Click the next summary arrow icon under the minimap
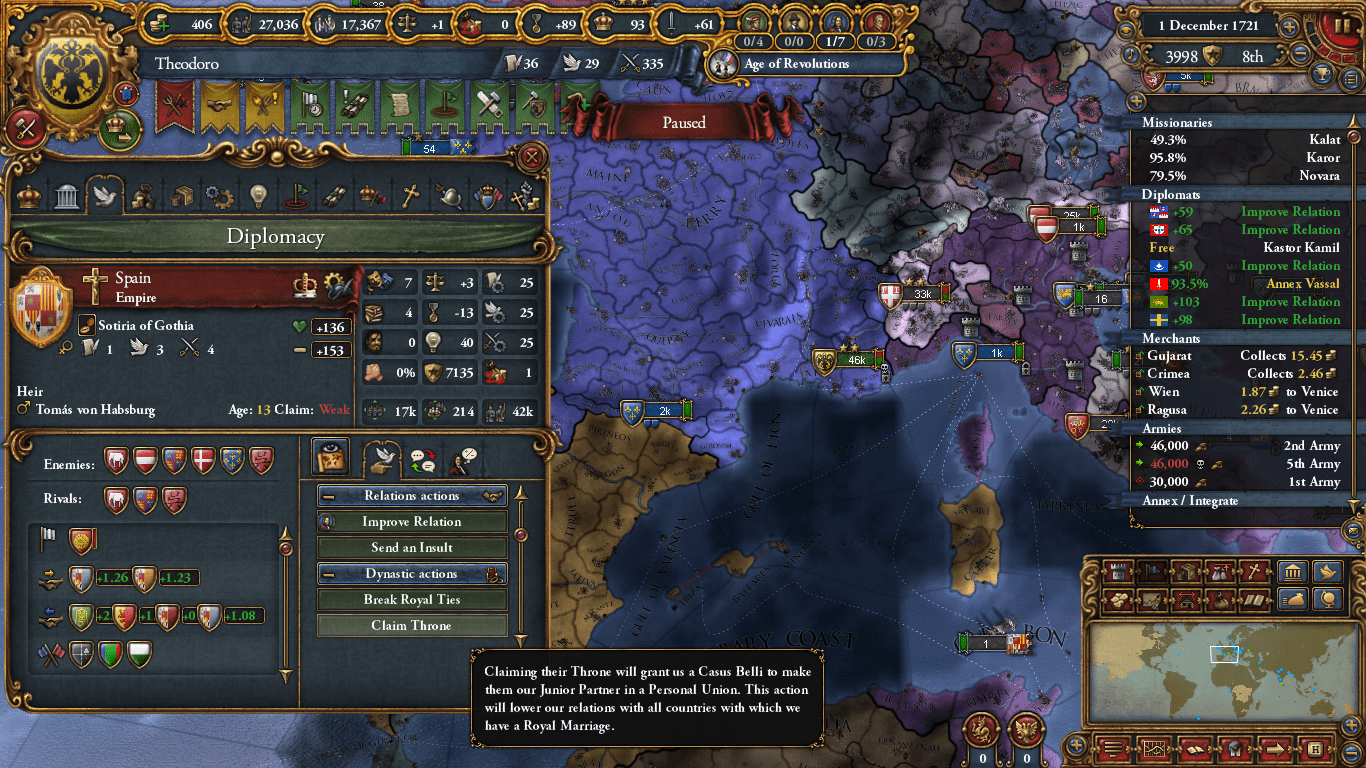The image size is (1366, 768). (1274, 748)
